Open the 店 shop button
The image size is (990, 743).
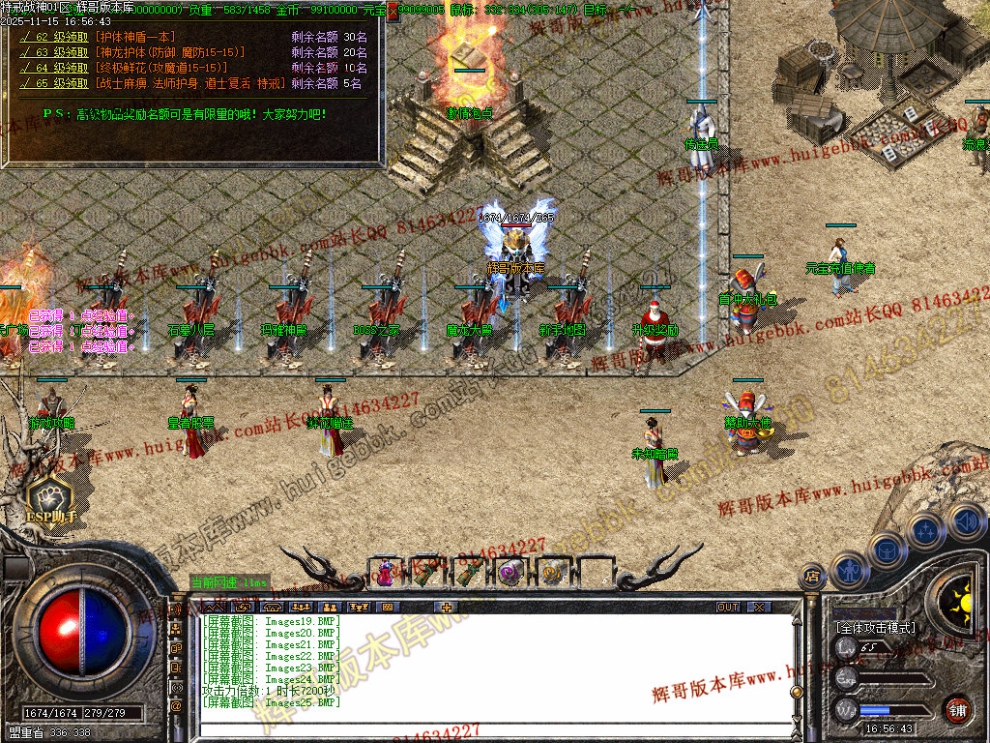coord(811,577)
